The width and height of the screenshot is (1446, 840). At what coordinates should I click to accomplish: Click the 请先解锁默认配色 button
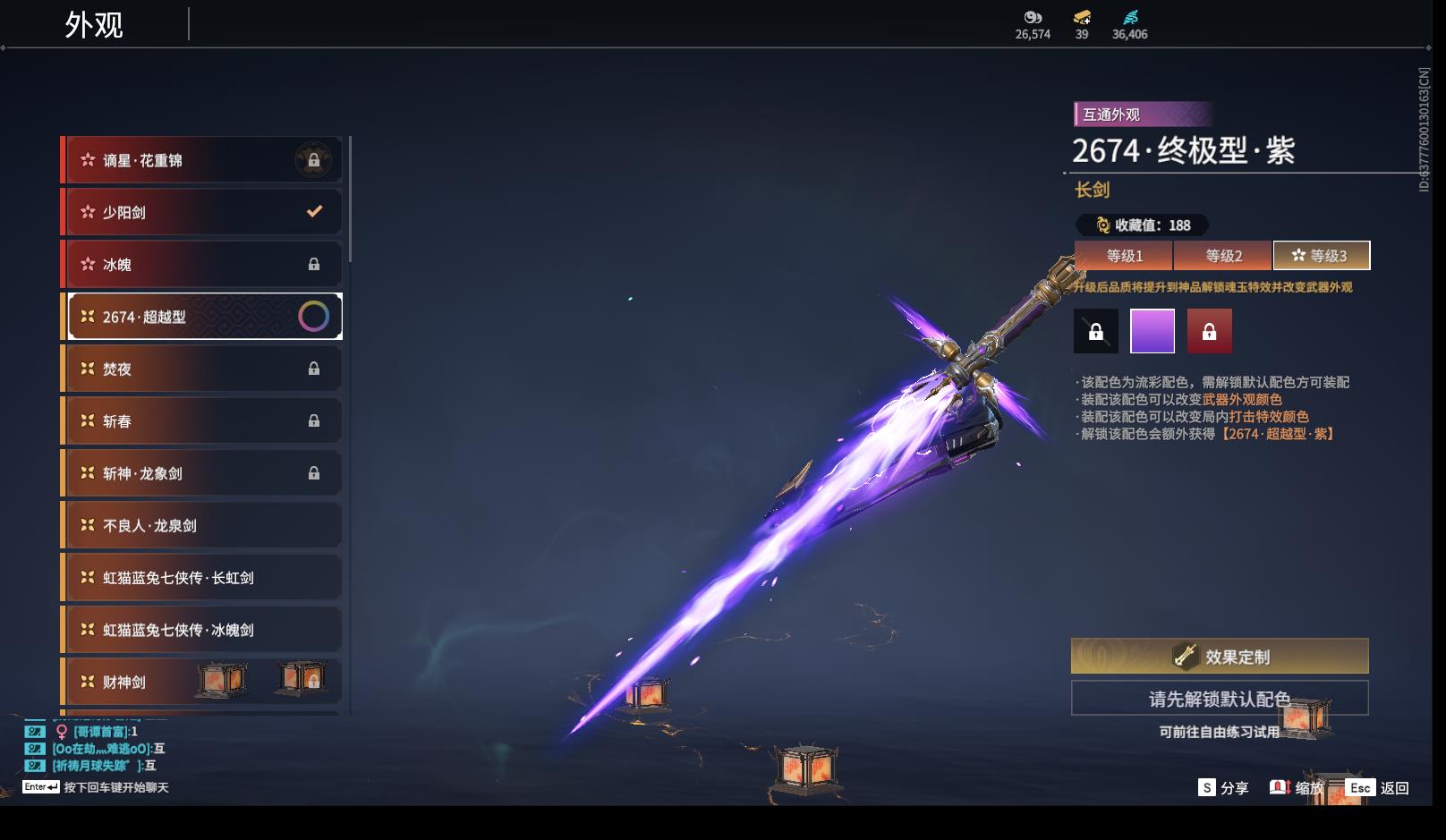[x=1220, y=699]
